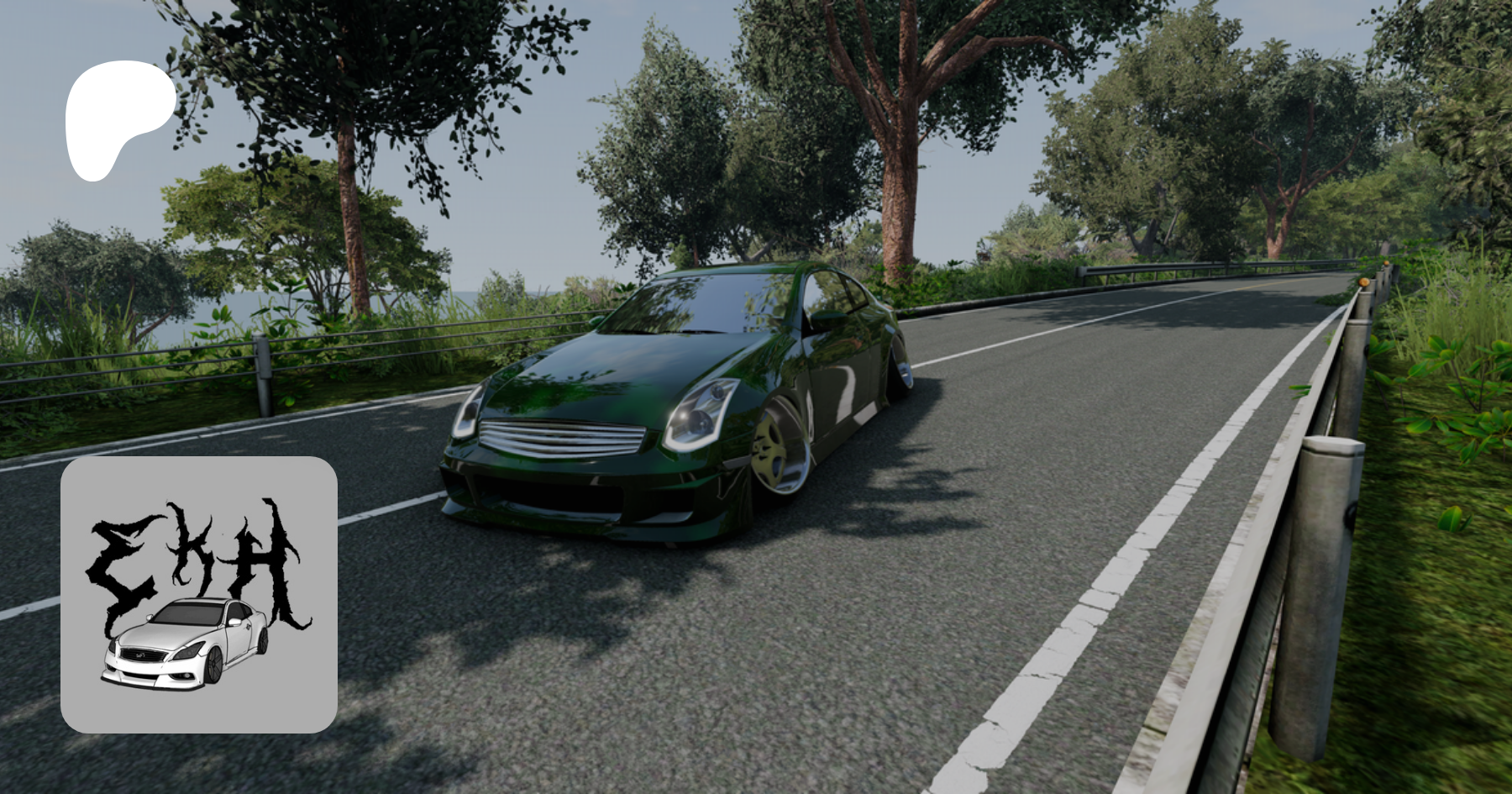1512x794 pixels.
Task: Open the EKH creator avatar thumbnail
Action: 199,595
